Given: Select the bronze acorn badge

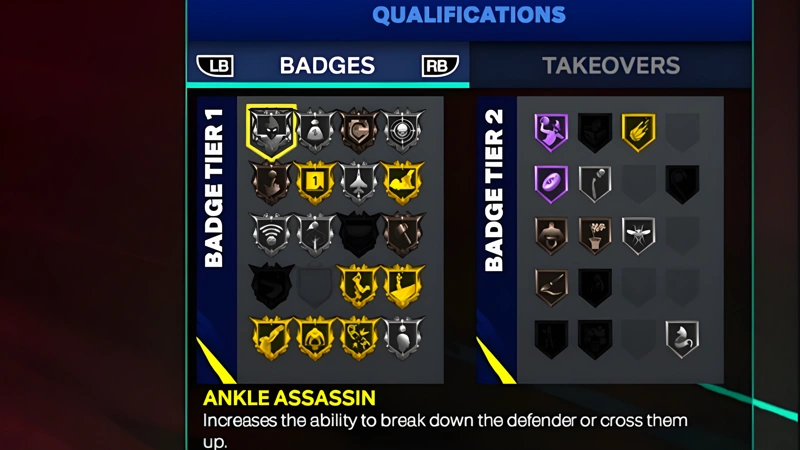Looking at the screenshot, I should pos(551,235).
